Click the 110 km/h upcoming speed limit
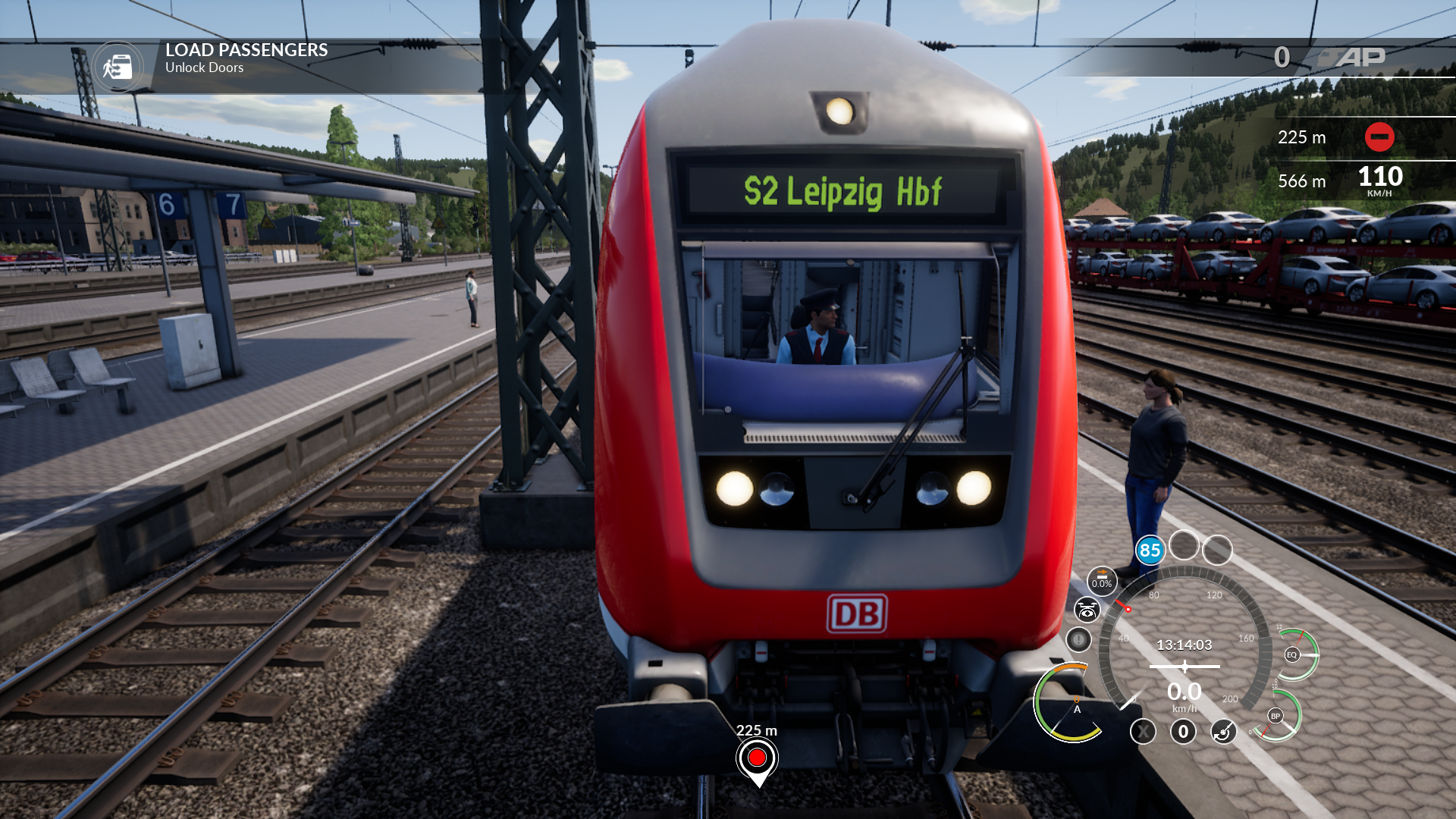The height and width of the screenshot is (819, 1456). (1379, 180)
